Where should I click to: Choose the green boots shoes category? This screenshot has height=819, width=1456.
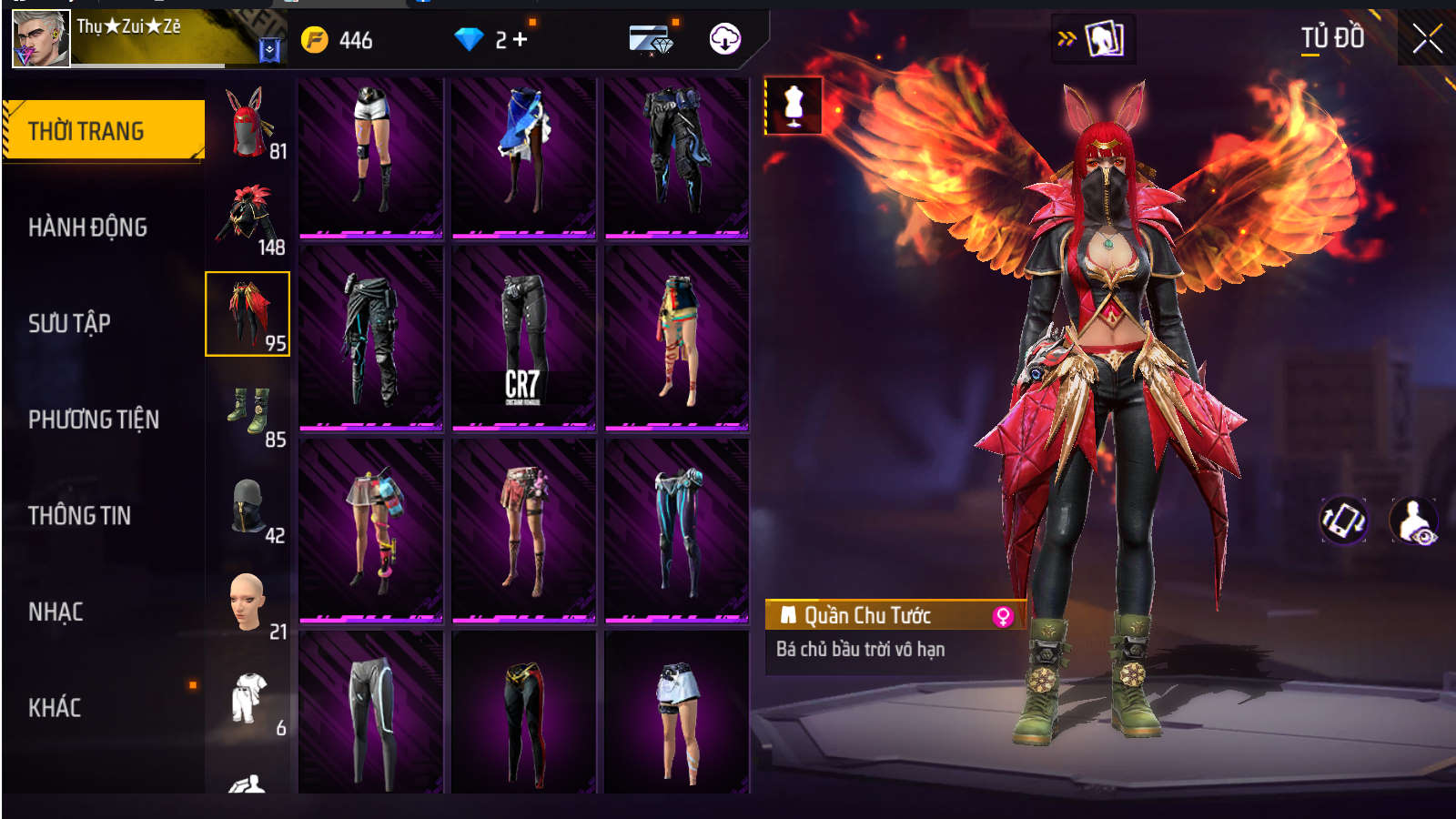pyautogui.click(x=248, y=411)
